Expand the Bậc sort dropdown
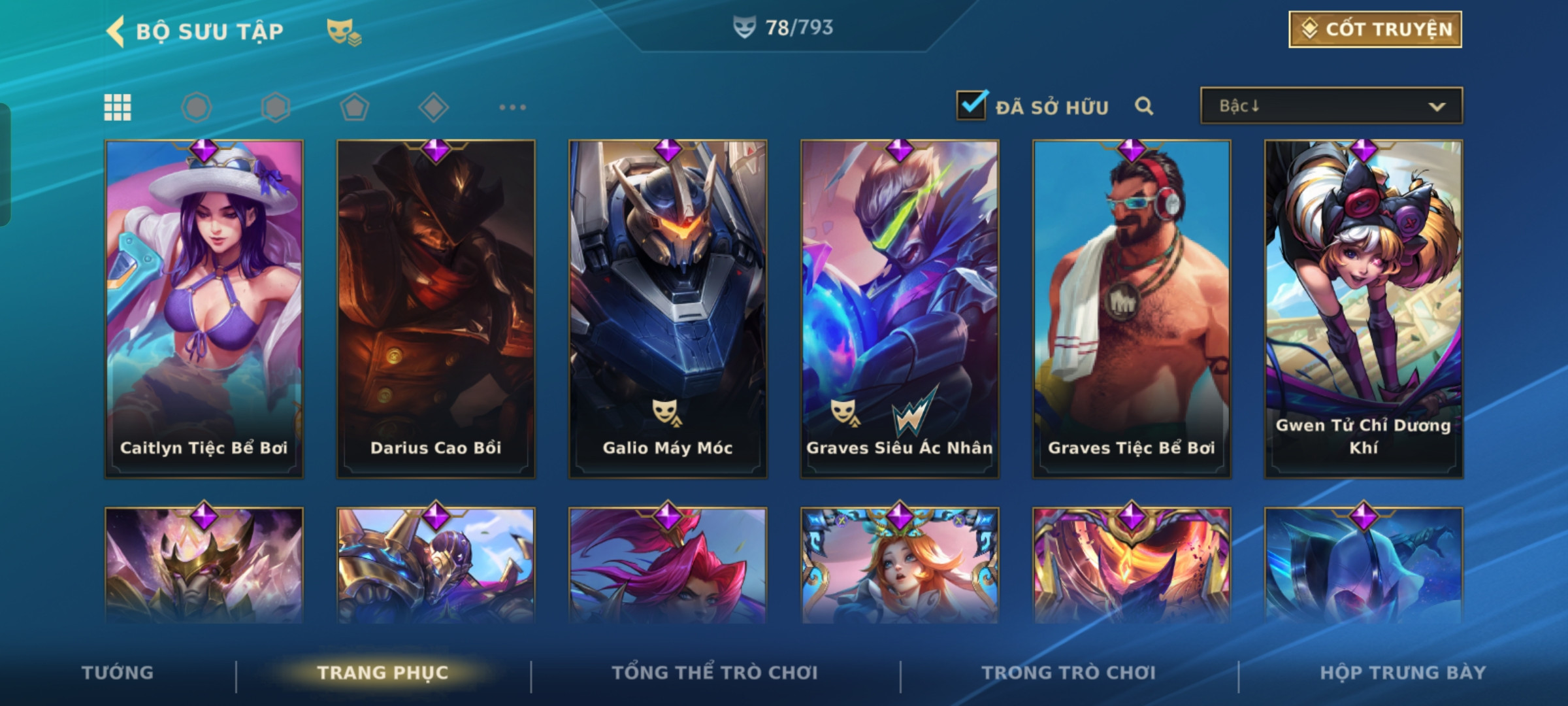Screen dimensions: 1568x706 (1331, 106)
